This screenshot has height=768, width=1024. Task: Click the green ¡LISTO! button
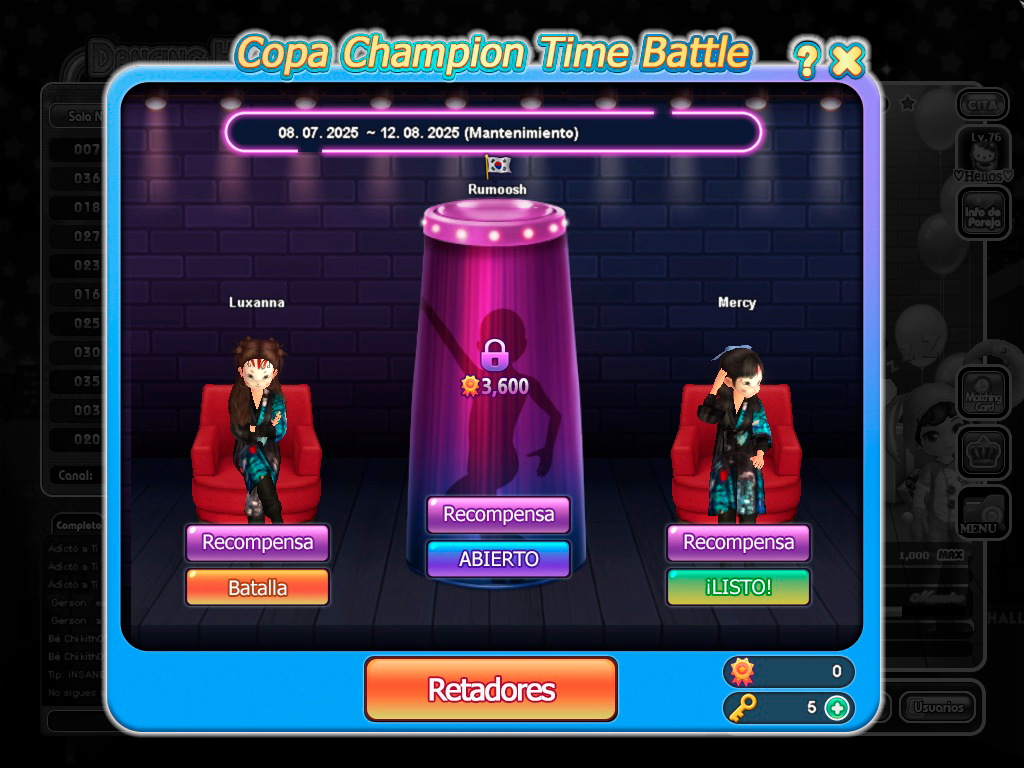tap(738, 588)
